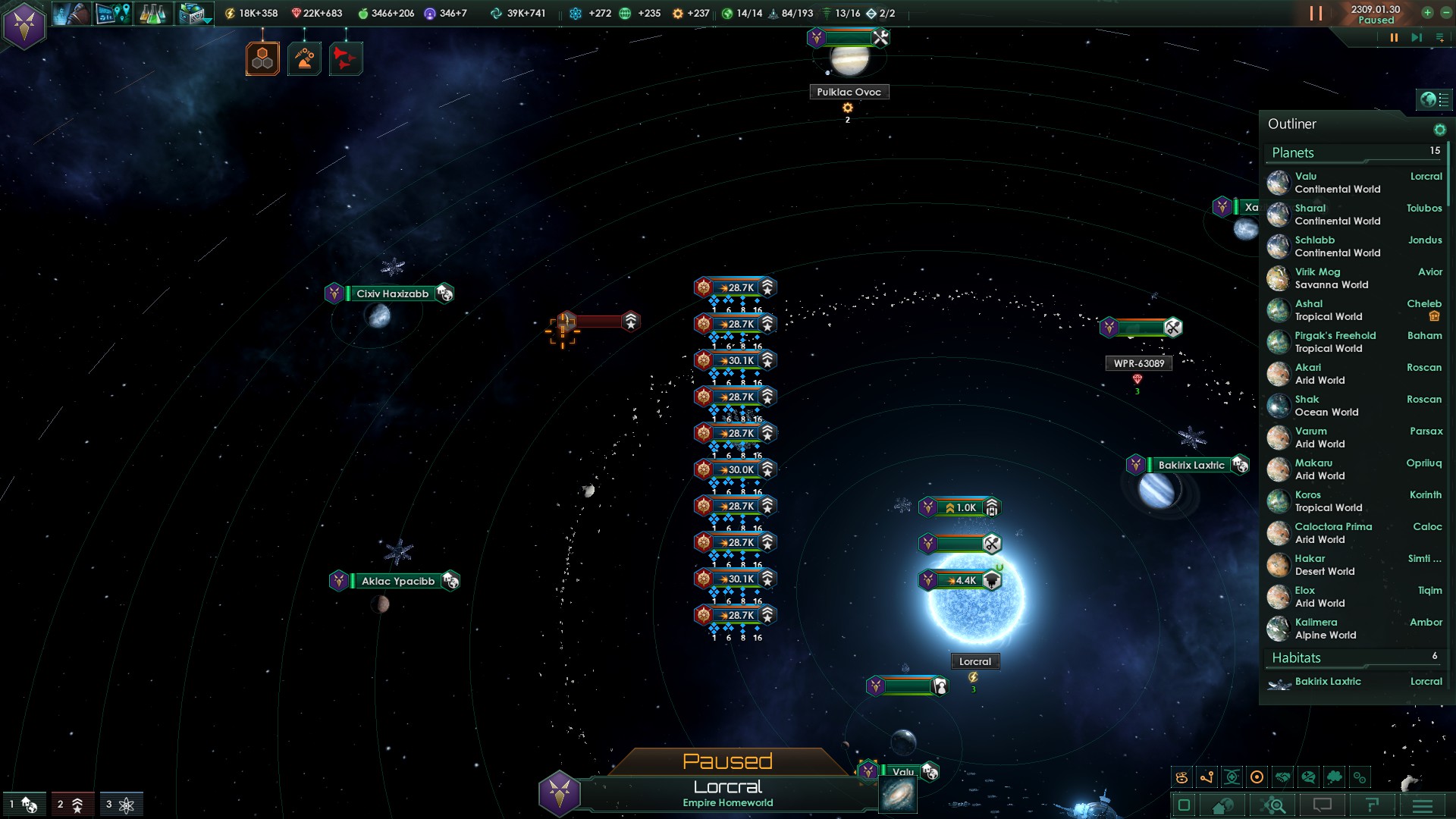The width and height of the screenshot is (1456, 819).
Task: Open the main menu hamburger button
Action: [x=1422, y=805]
